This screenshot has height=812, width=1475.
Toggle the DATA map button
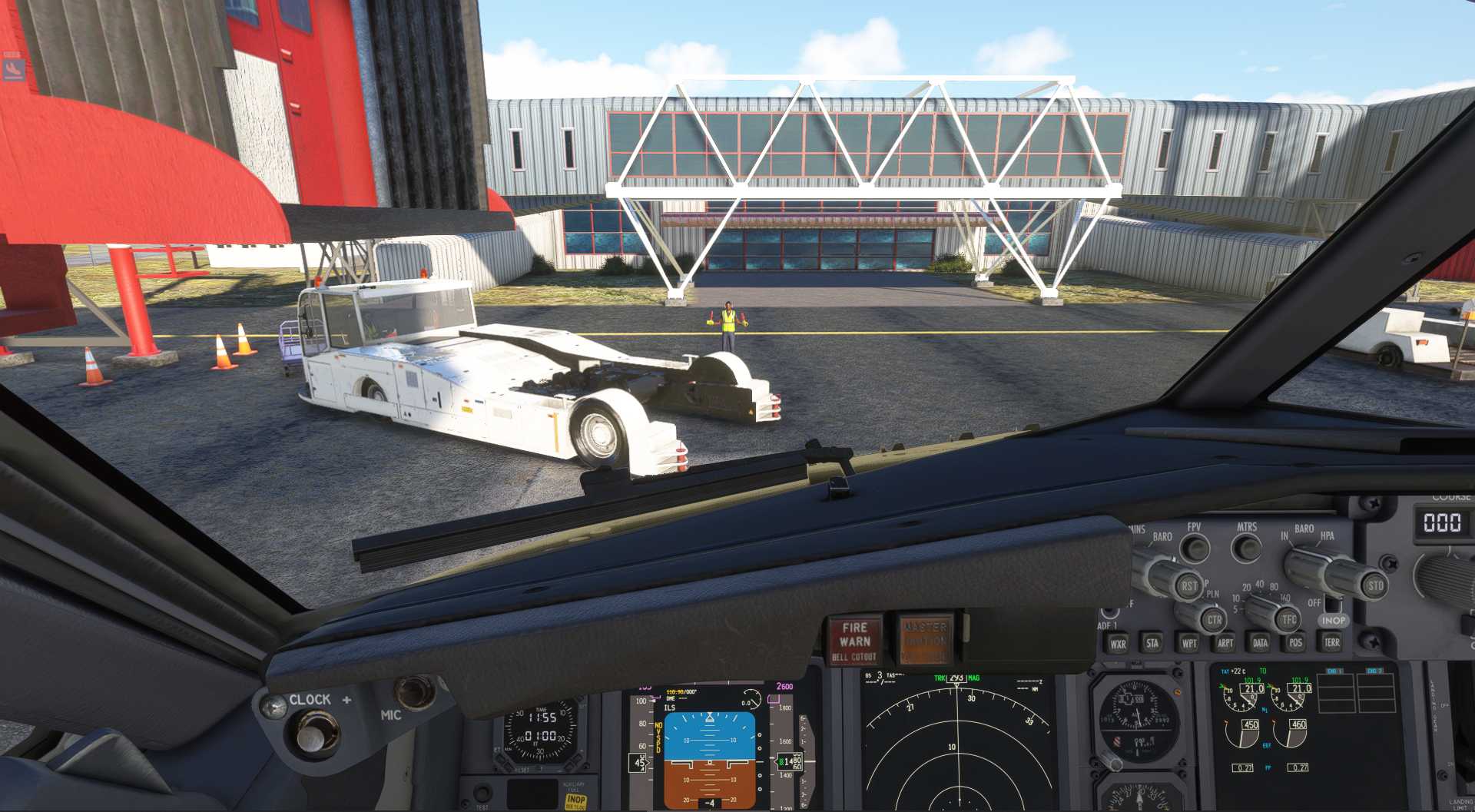click(1260, 642)
